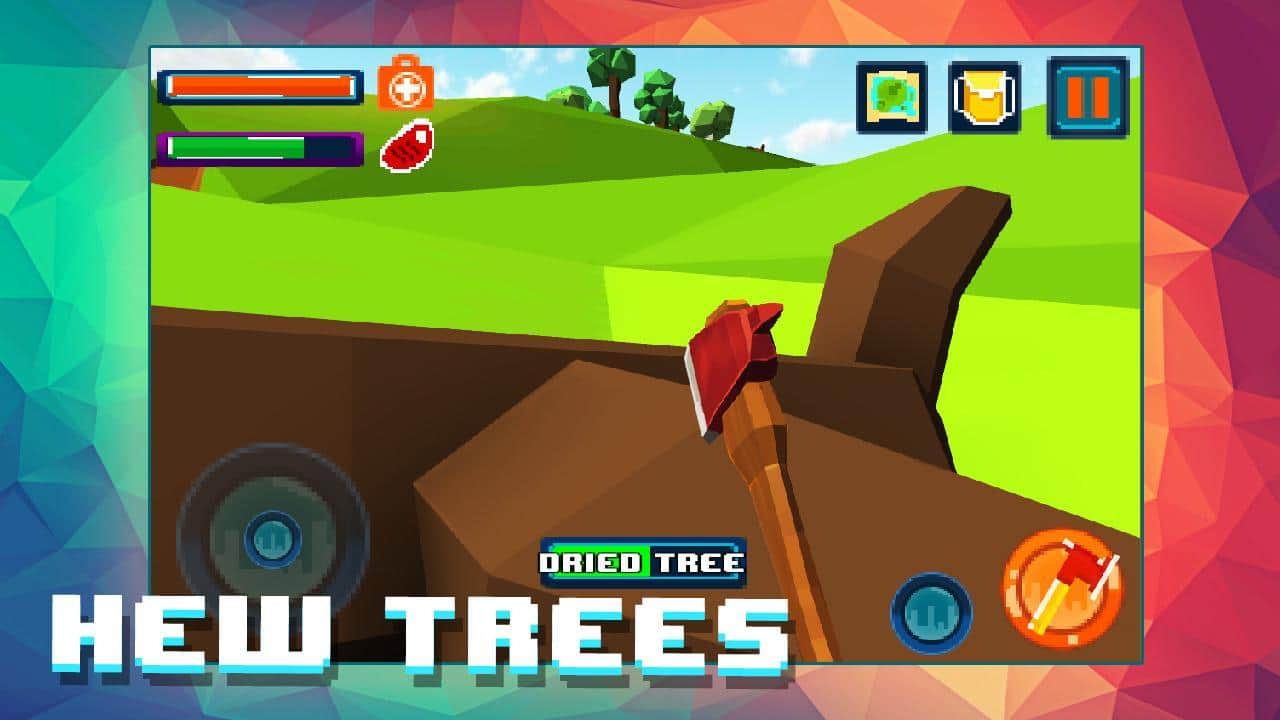Eat the meat food icon
The height and width of the screenshot is (720, 1280).
tap(407, 146)
